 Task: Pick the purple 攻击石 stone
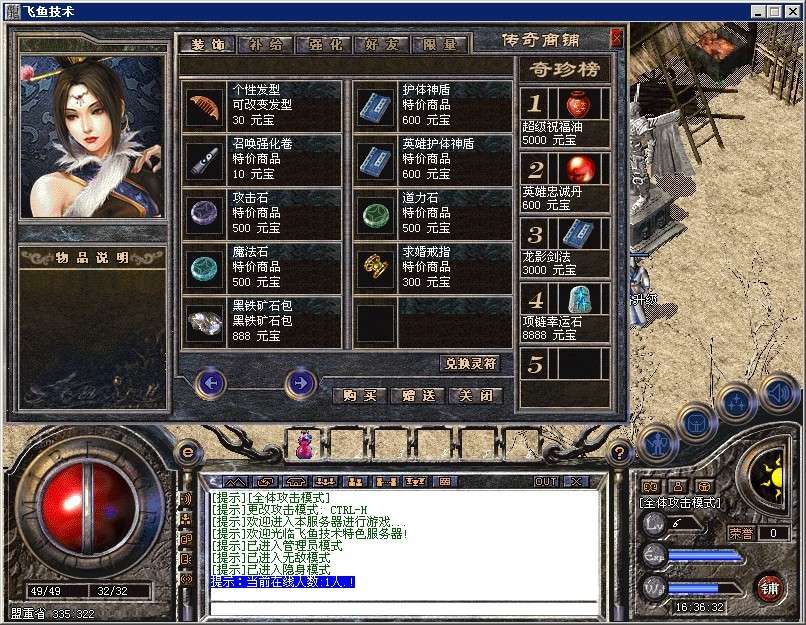pos(204,214)
